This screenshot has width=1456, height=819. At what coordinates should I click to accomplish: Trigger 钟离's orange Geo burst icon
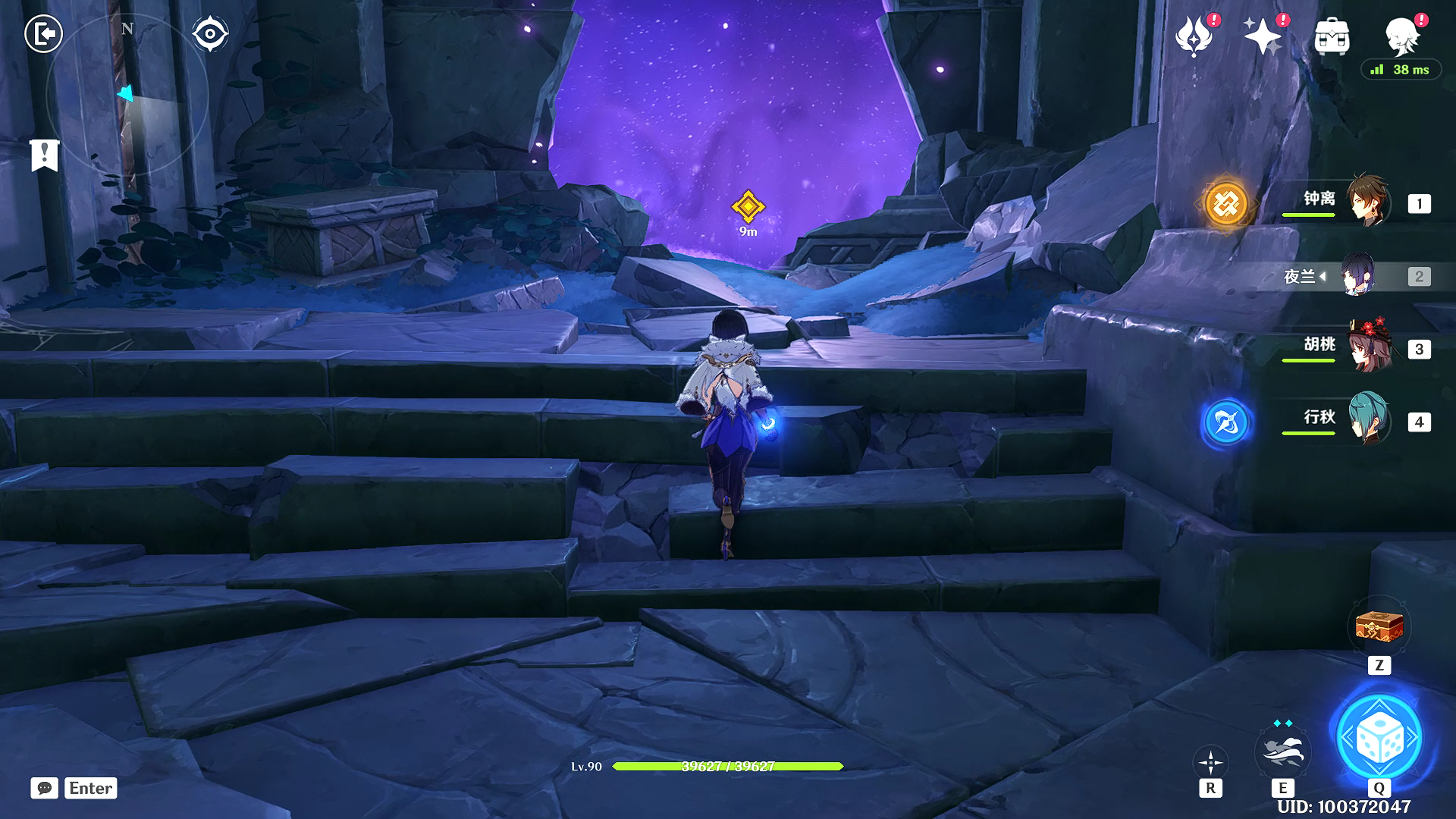(x=1225, y=203)
